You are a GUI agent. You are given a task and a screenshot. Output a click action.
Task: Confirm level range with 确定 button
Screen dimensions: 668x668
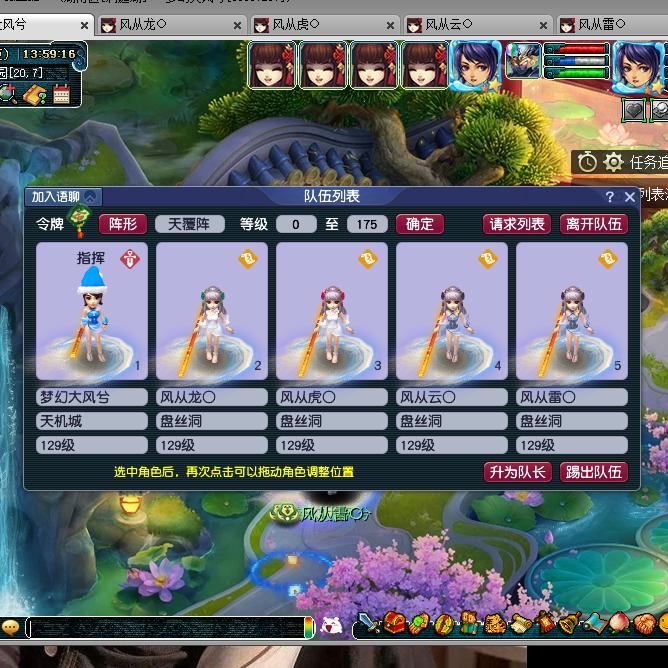point(420,224)
